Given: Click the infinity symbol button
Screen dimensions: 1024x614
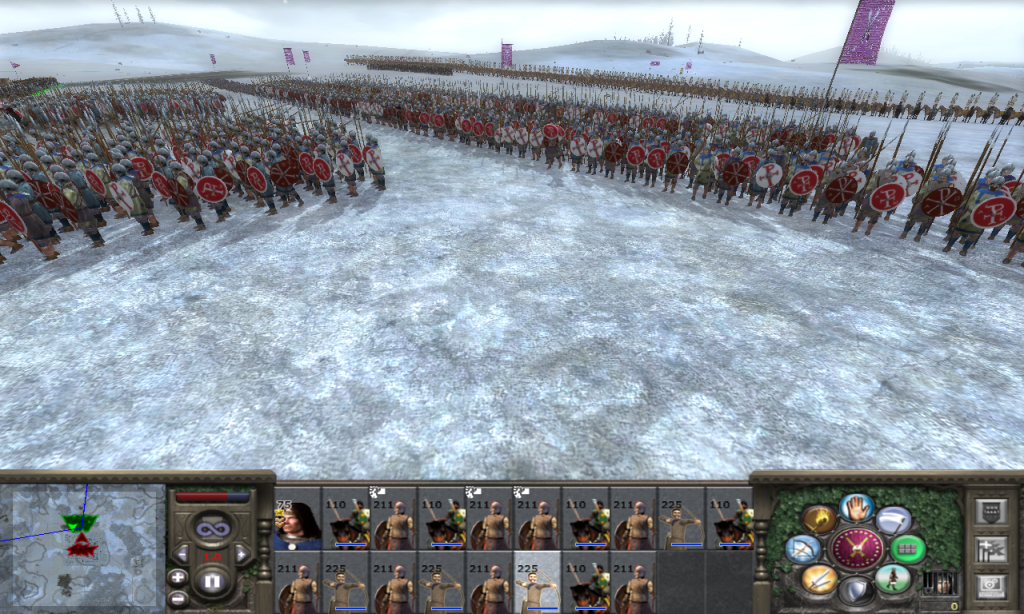Looking at the screenshot, I should (x=211, y=525).
